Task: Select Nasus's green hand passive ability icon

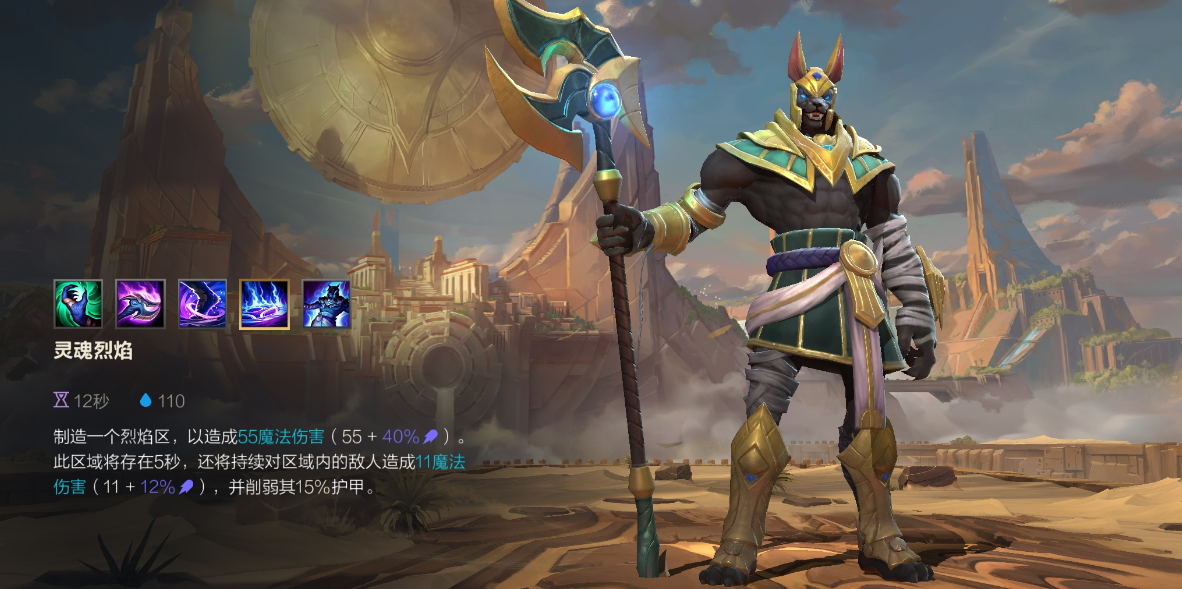Action: (78, 304)
